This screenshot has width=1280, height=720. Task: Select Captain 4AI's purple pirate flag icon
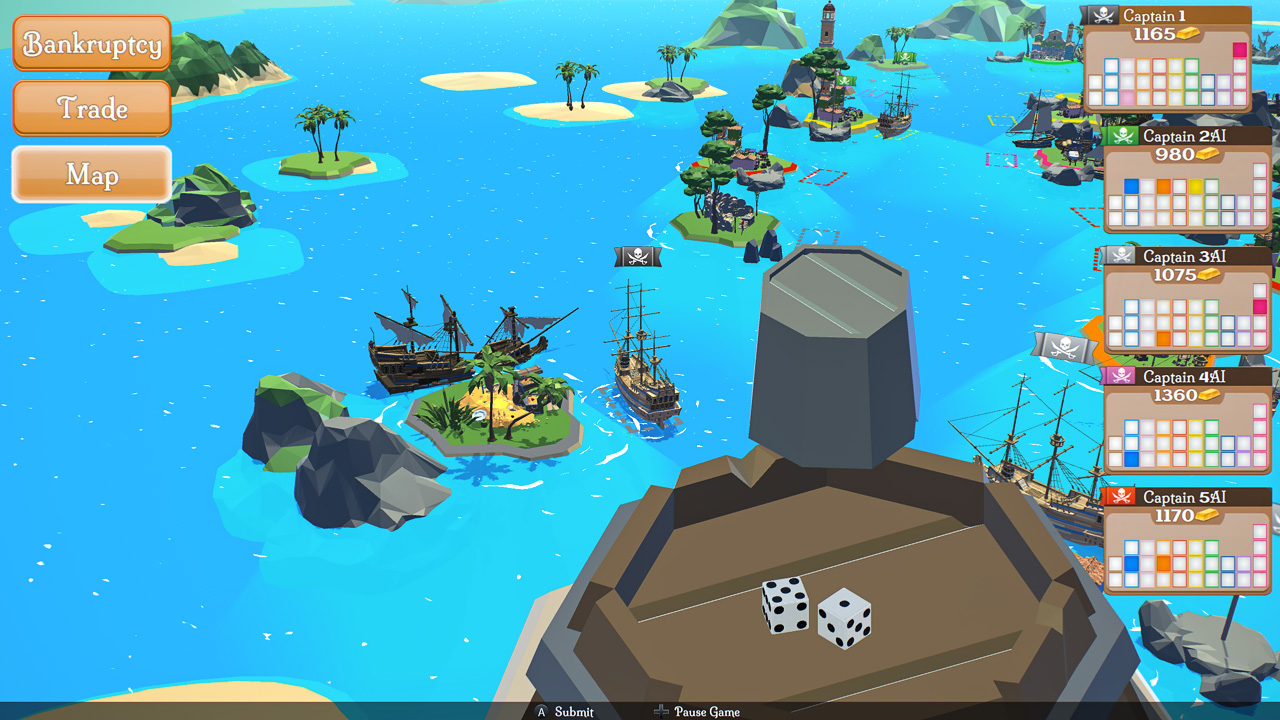(x=1121, y=373)
